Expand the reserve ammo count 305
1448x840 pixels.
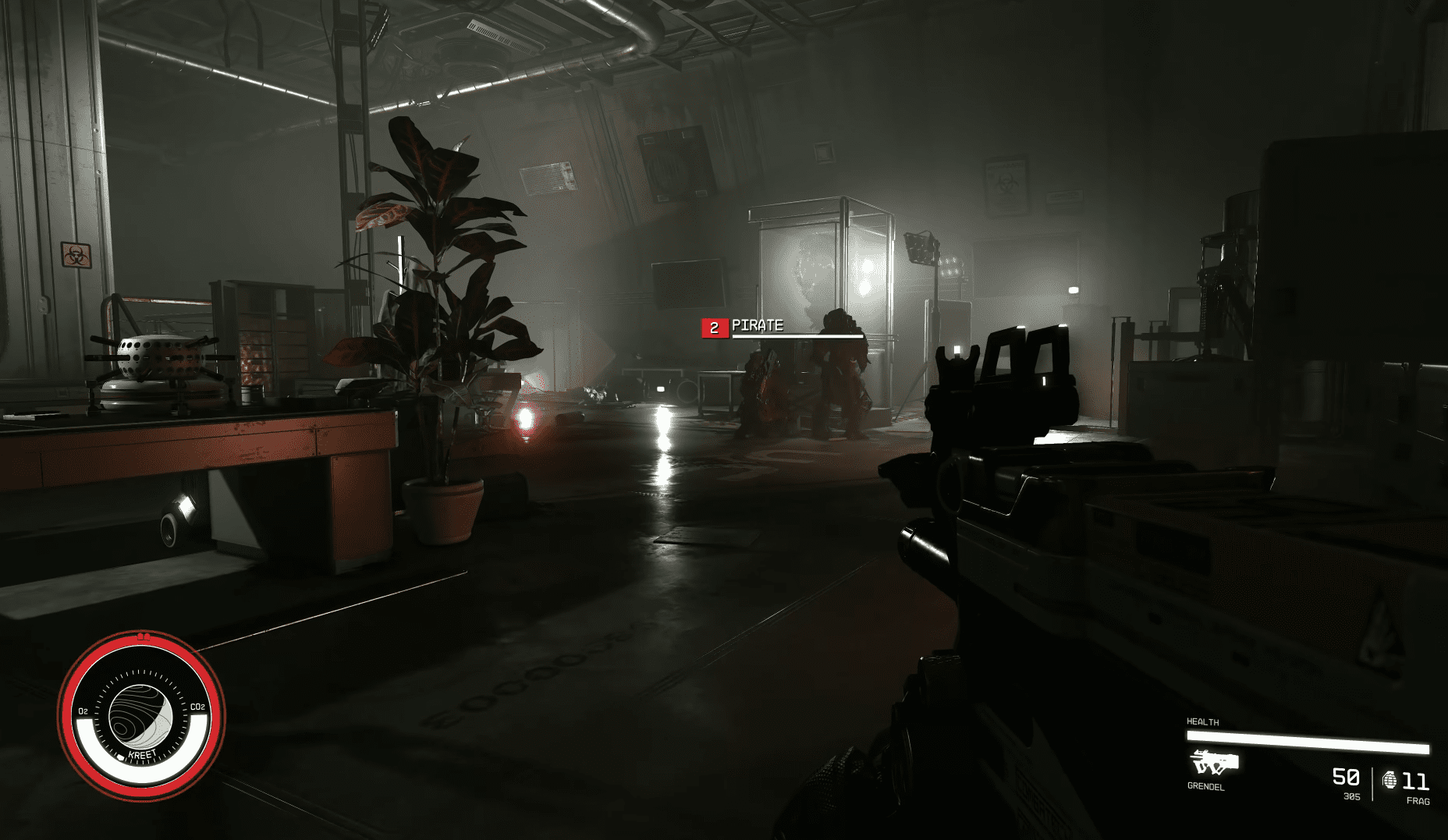pos(1352,797)
